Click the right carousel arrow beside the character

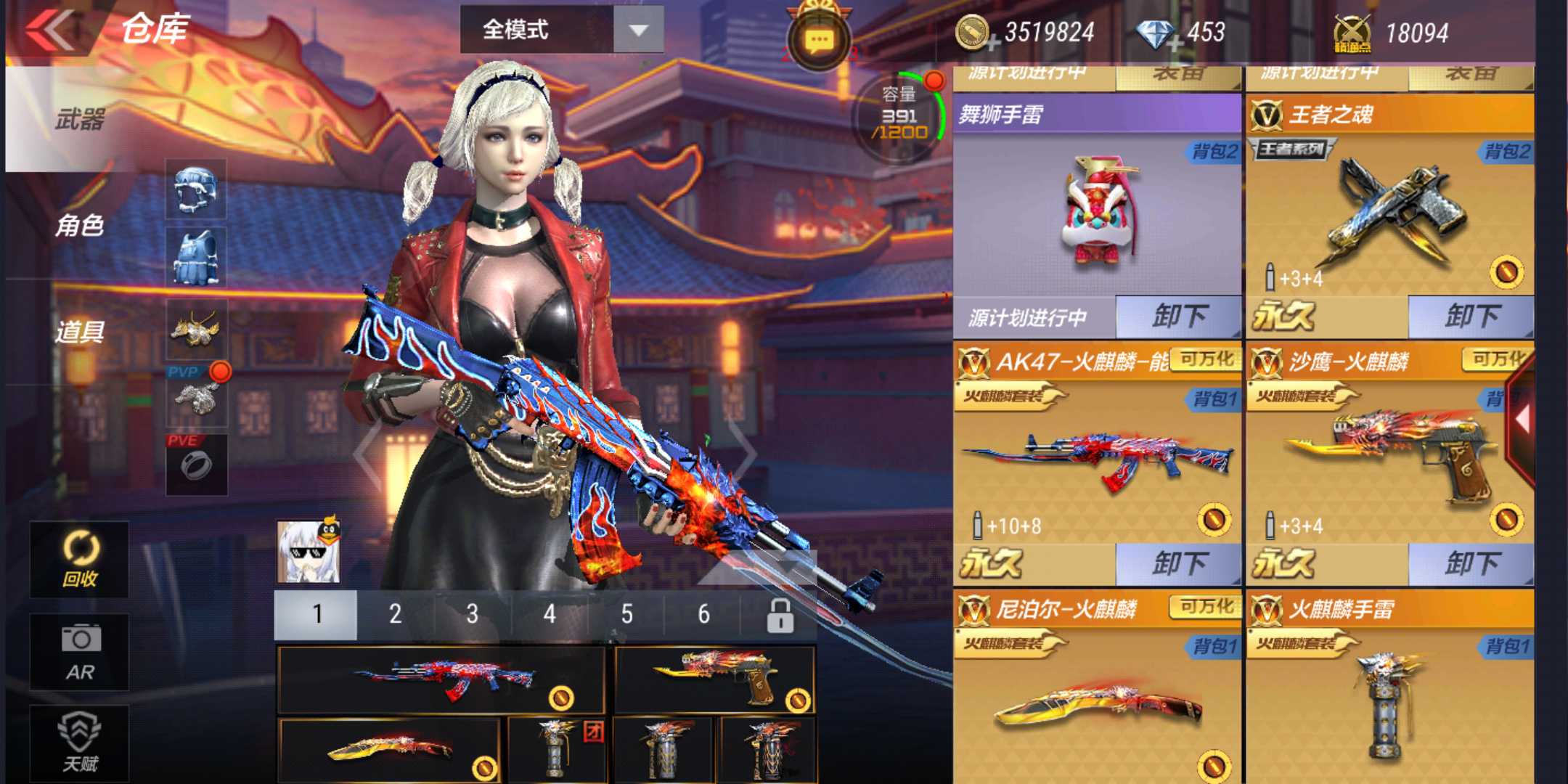(x=740, y=454)
